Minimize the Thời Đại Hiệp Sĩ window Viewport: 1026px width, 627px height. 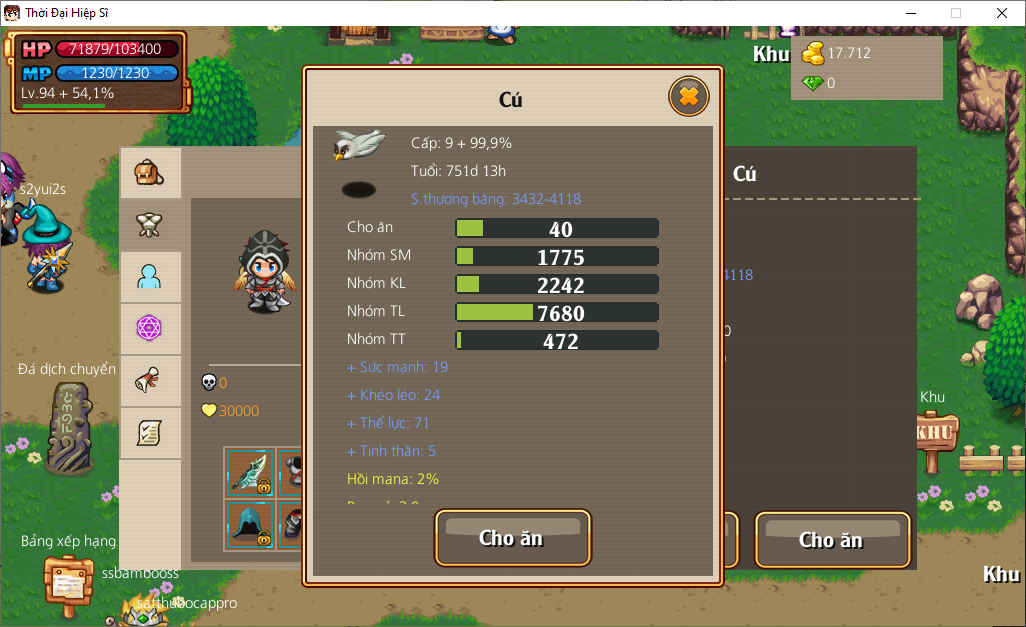pos(911,13)
